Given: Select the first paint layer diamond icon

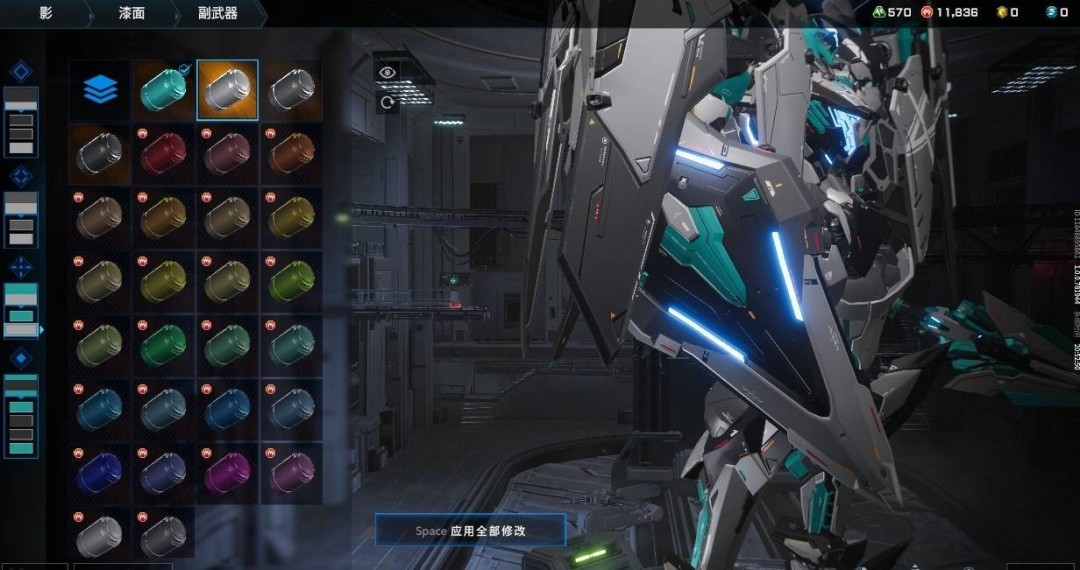Looking at the screenshot, I should (x=21, y=71).
